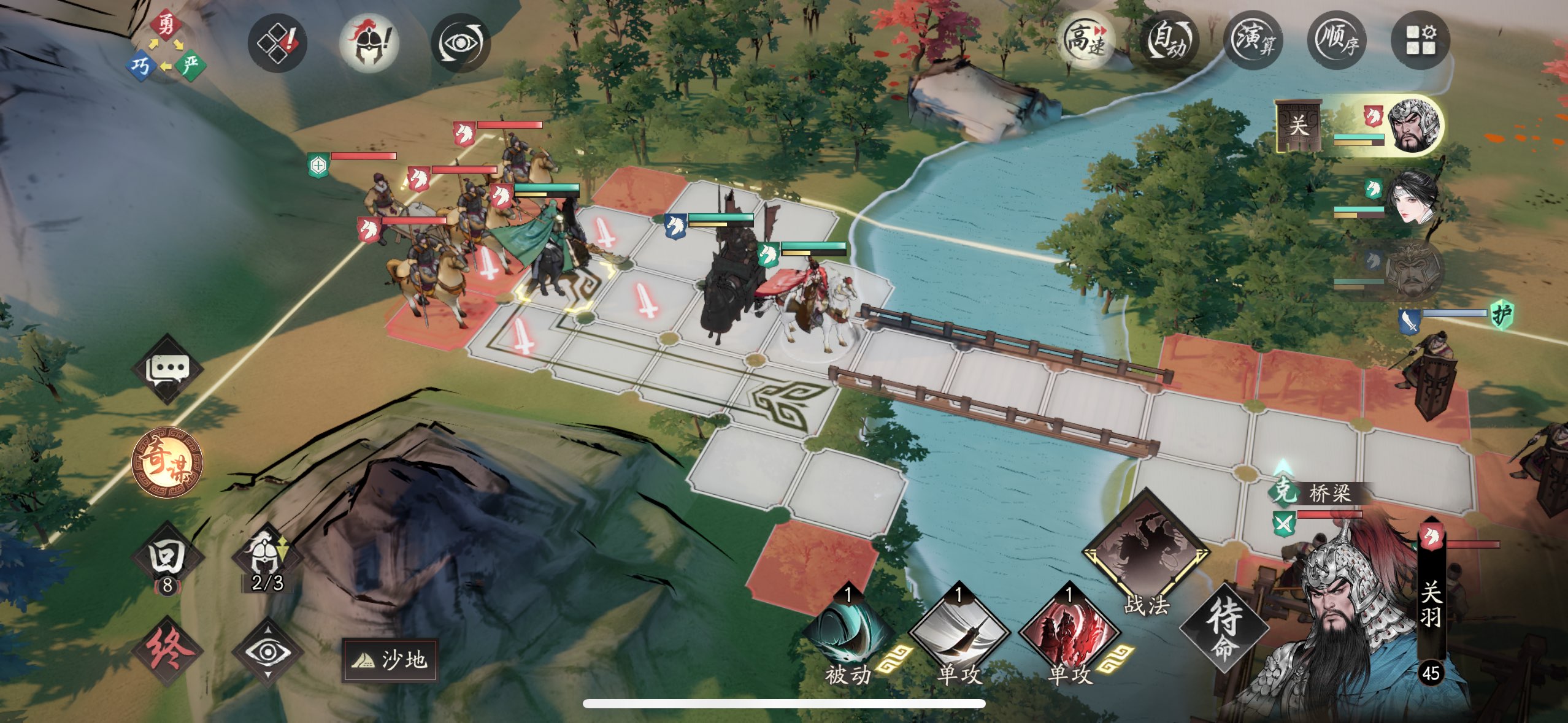Image resolution: width=1568 pixels, height=723 pixels.
Task: Toggle the 高速 high-speed mode
Action: 1085,40
